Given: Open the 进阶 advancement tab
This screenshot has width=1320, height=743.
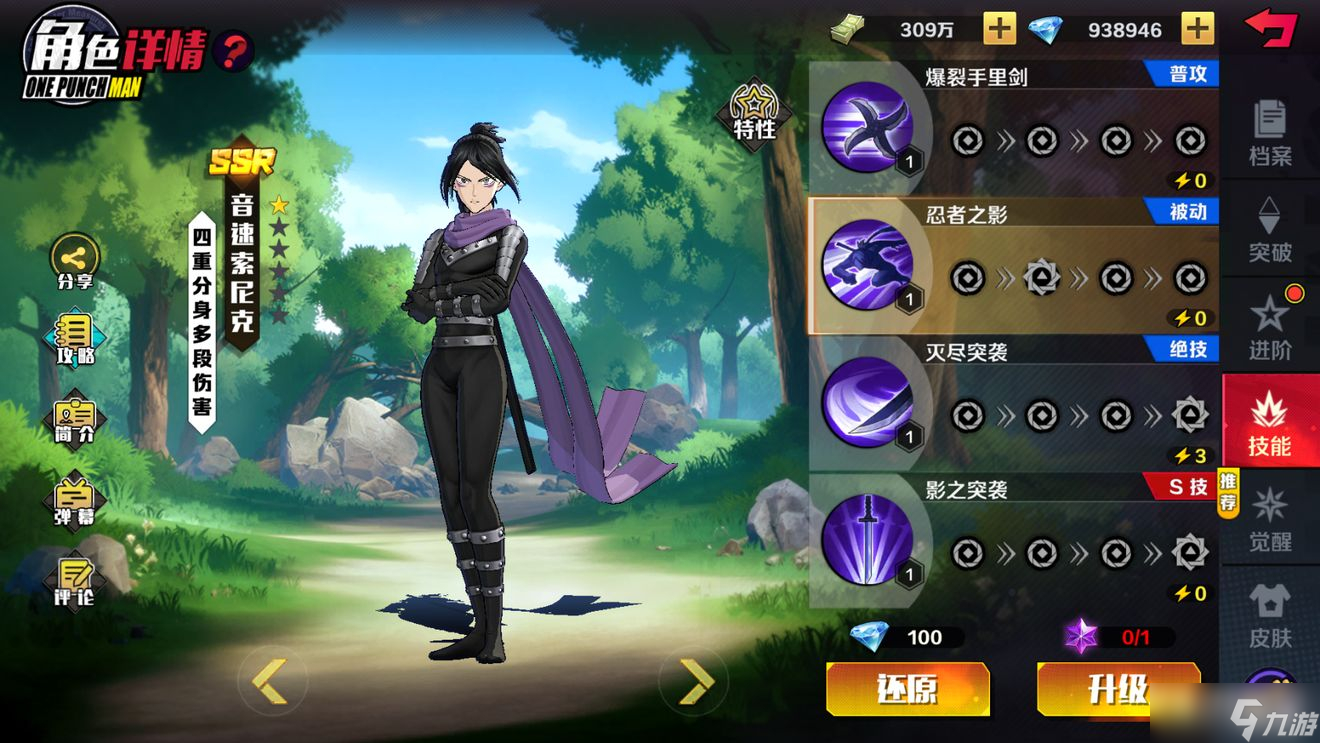Looking at the screenshot, I should click(1270, 326).
